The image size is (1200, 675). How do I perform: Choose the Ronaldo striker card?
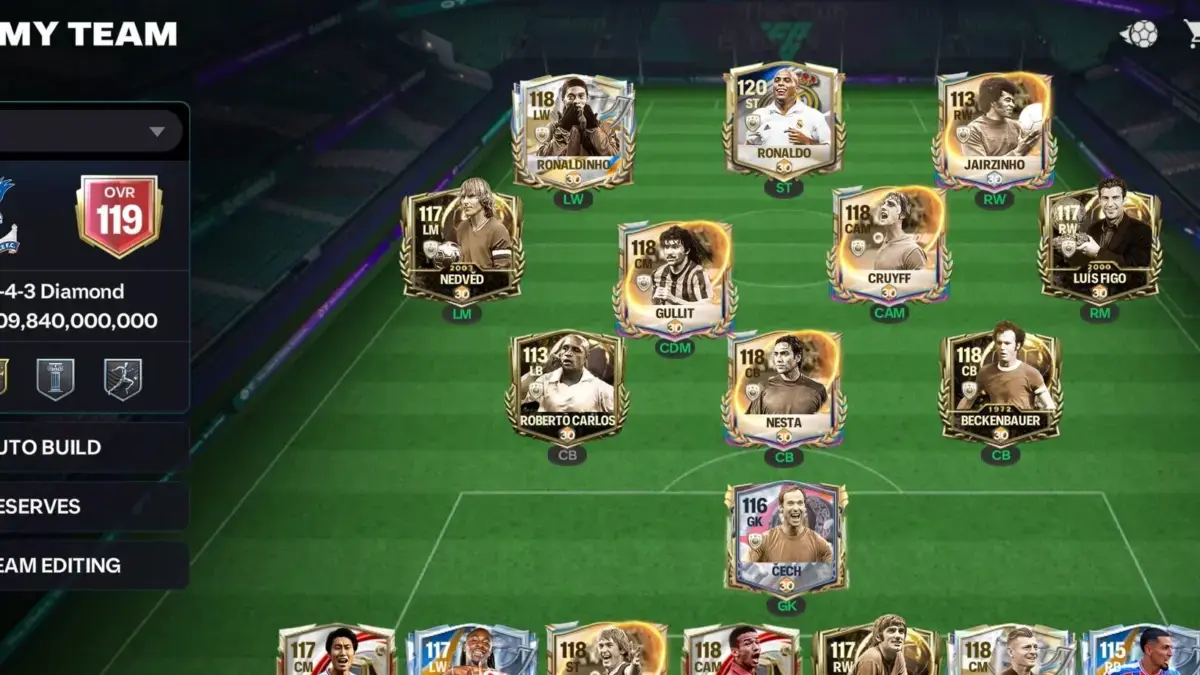point(784,120)
